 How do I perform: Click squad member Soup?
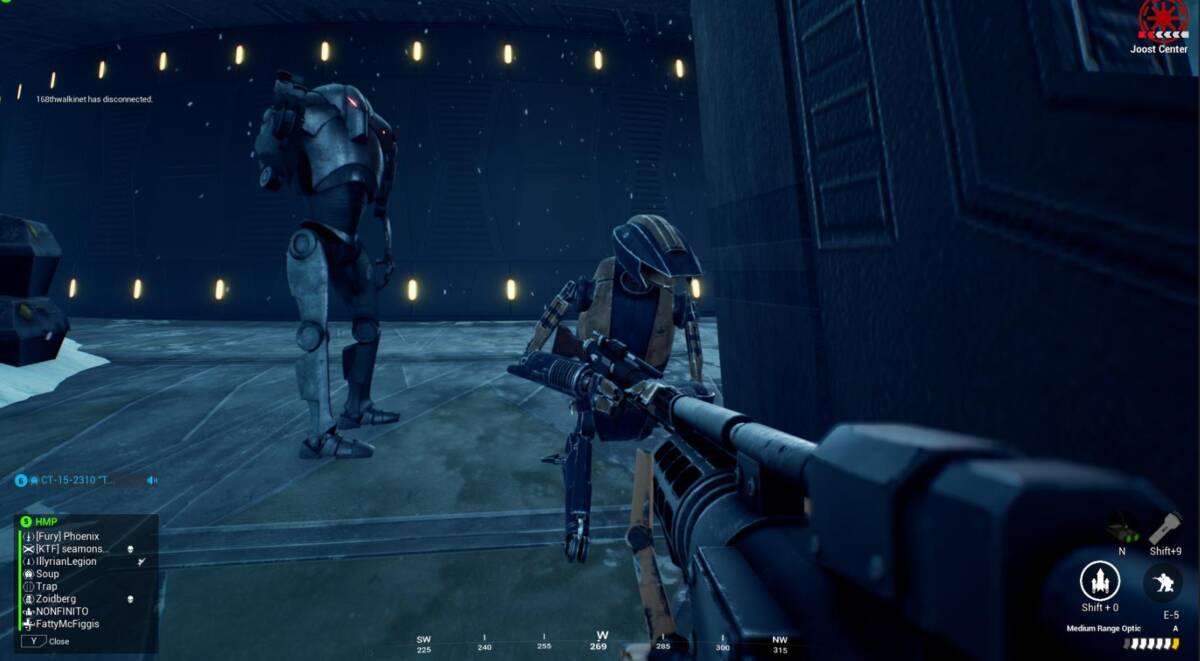coord(47,574)
